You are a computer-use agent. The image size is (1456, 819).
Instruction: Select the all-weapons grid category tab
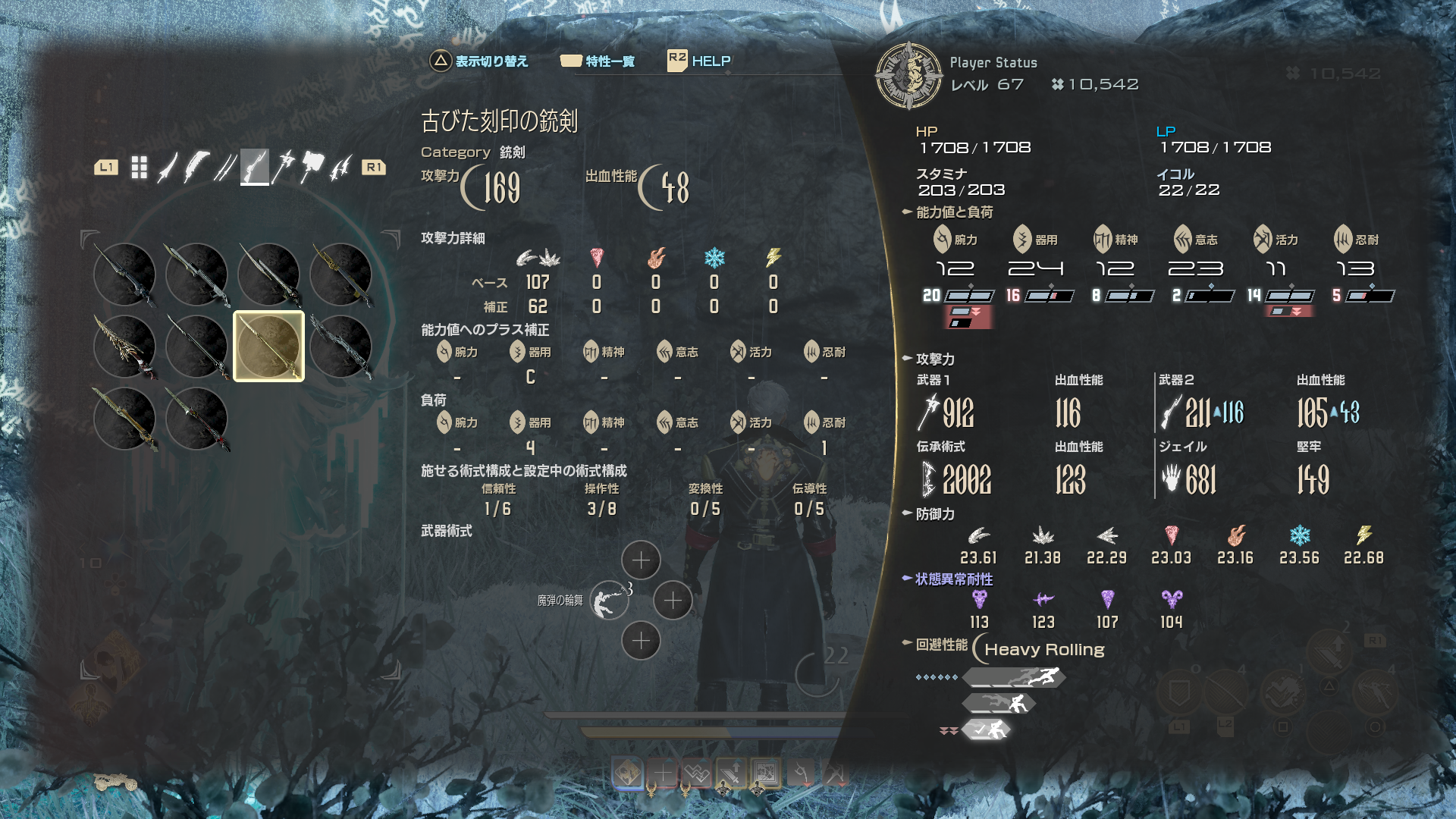click(139, 168)
